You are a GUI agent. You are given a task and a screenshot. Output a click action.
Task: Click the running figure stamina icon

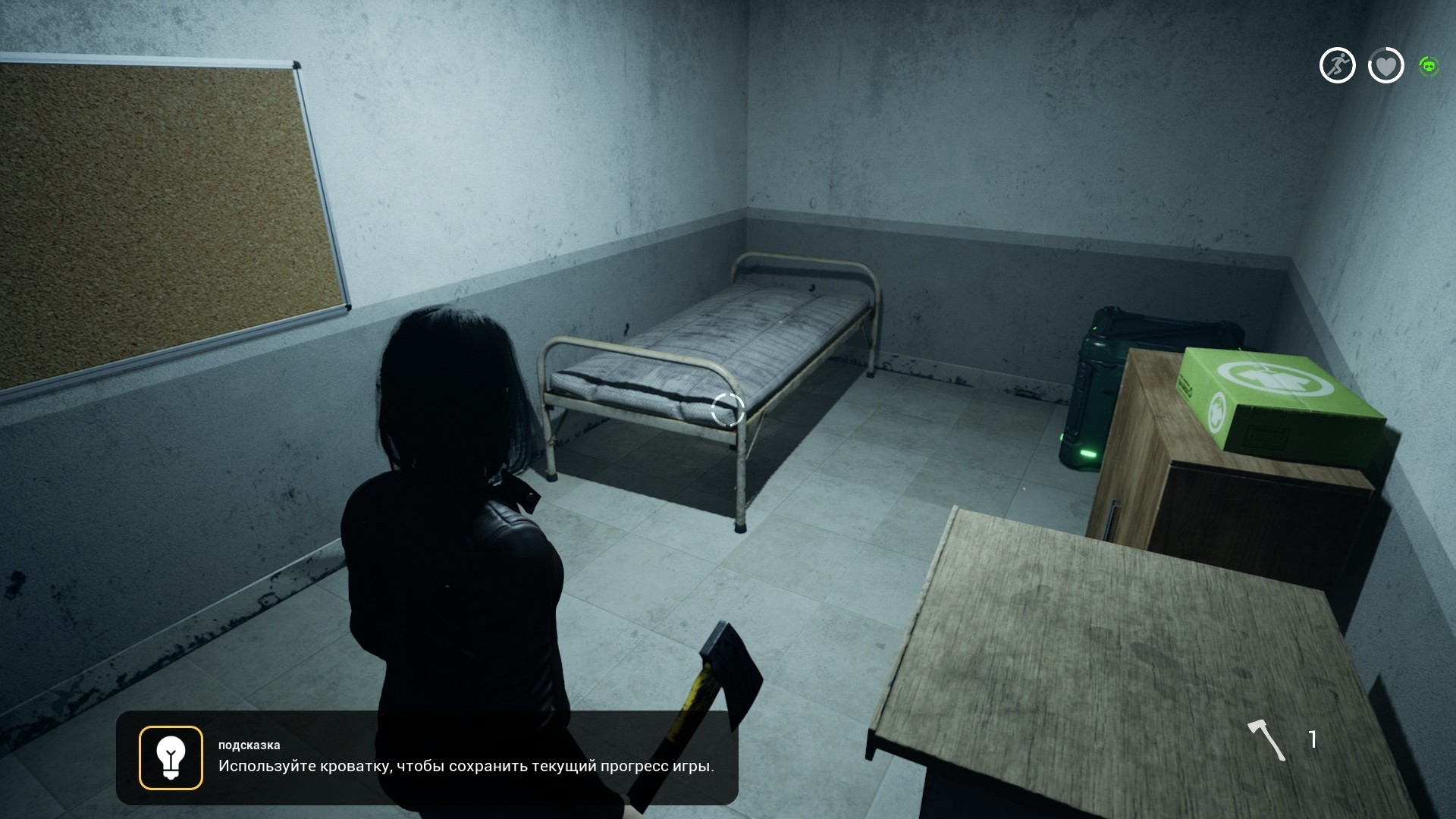[x=1337, y=65]
